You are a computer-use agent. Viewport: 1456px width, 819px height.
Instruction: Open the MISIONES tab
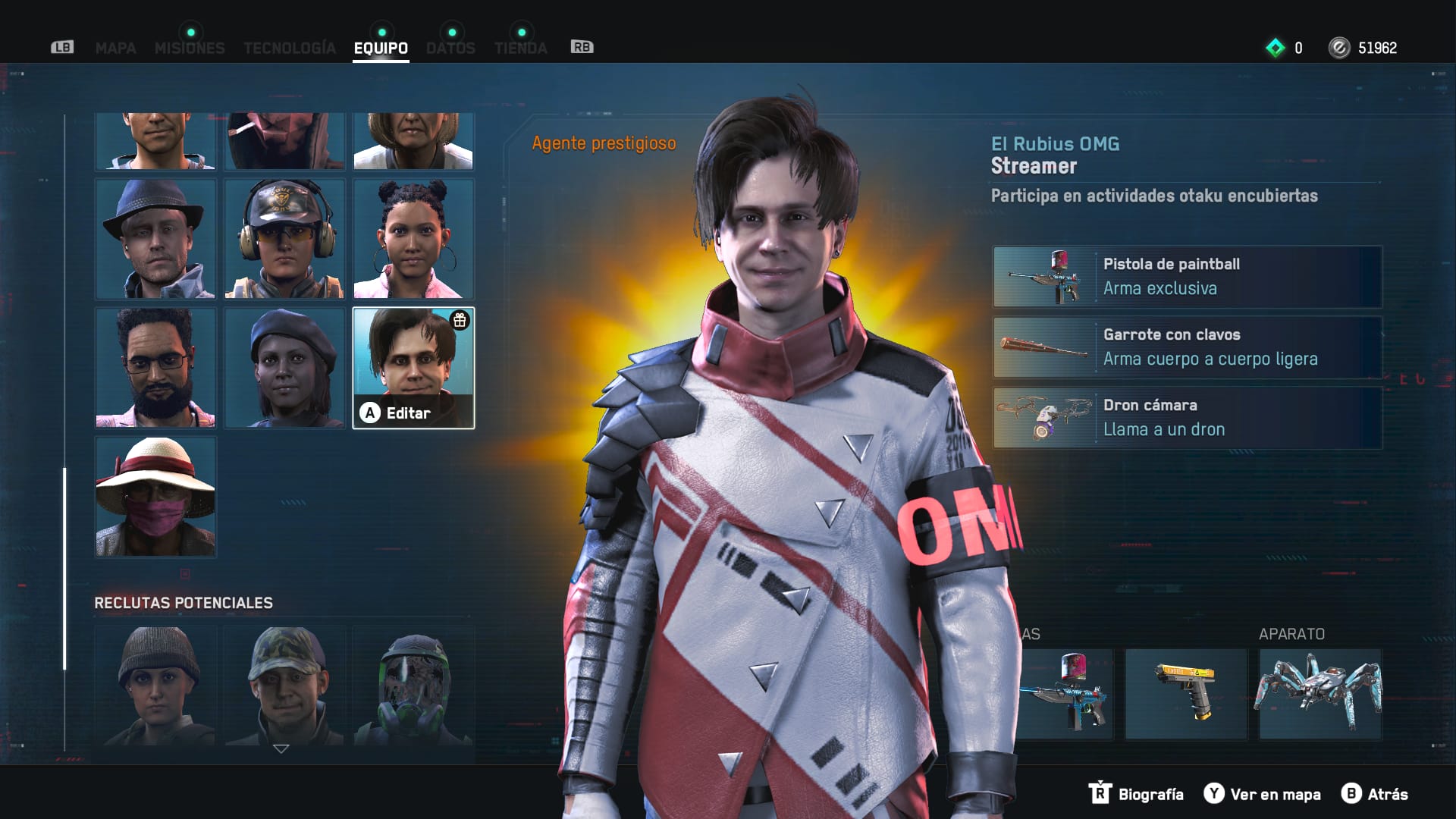pyautogui.click(x=190, y=48)
